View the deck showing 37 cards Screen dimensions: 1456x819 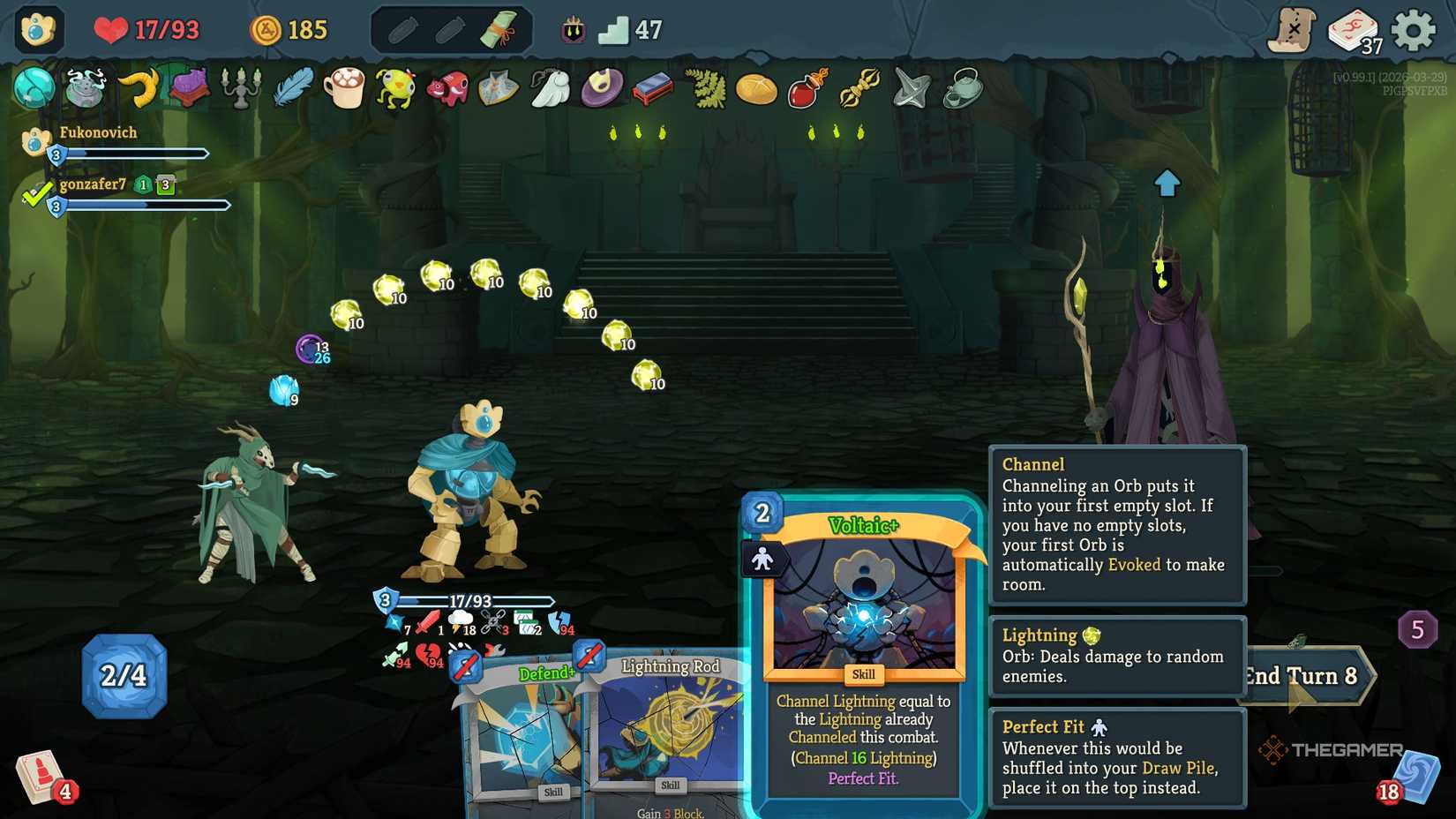point(1353,27)
